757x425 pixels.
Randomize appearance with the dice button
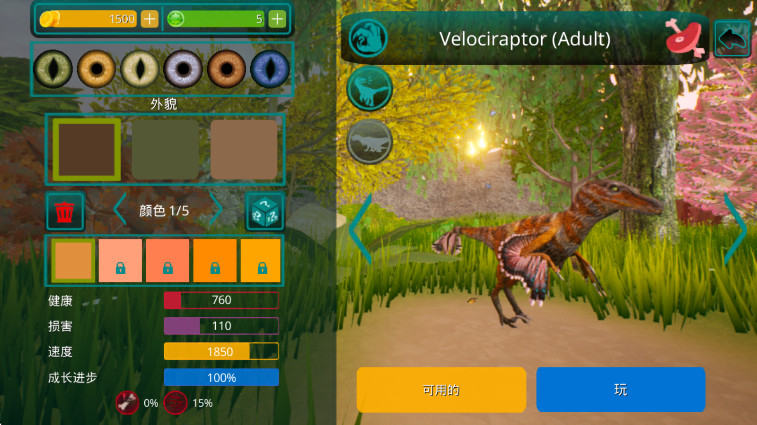tap(265, 211)
